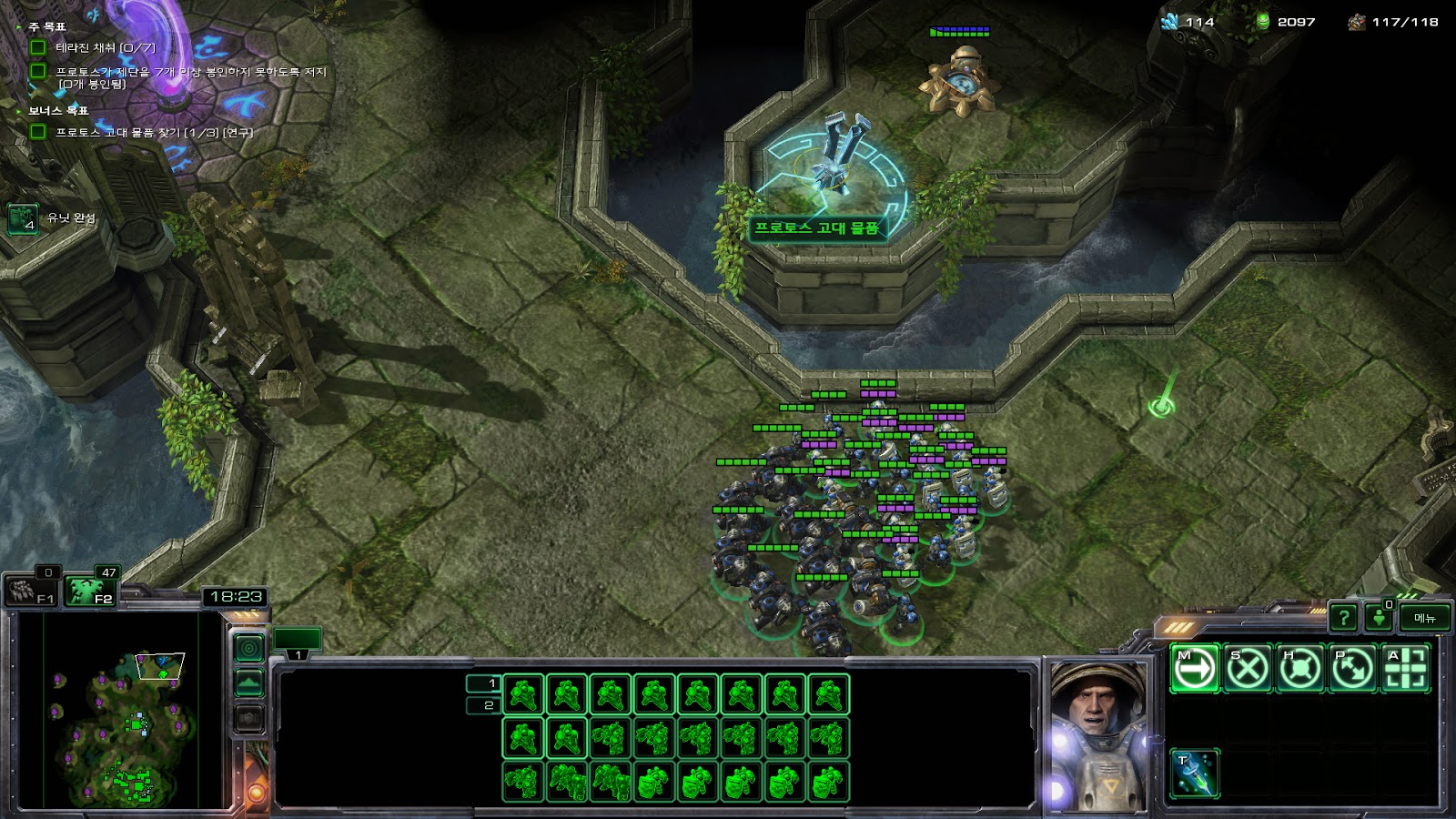Open the 메뉴 game menu
Viewport: 1456px width, 819px height.
coord(1424,619)
